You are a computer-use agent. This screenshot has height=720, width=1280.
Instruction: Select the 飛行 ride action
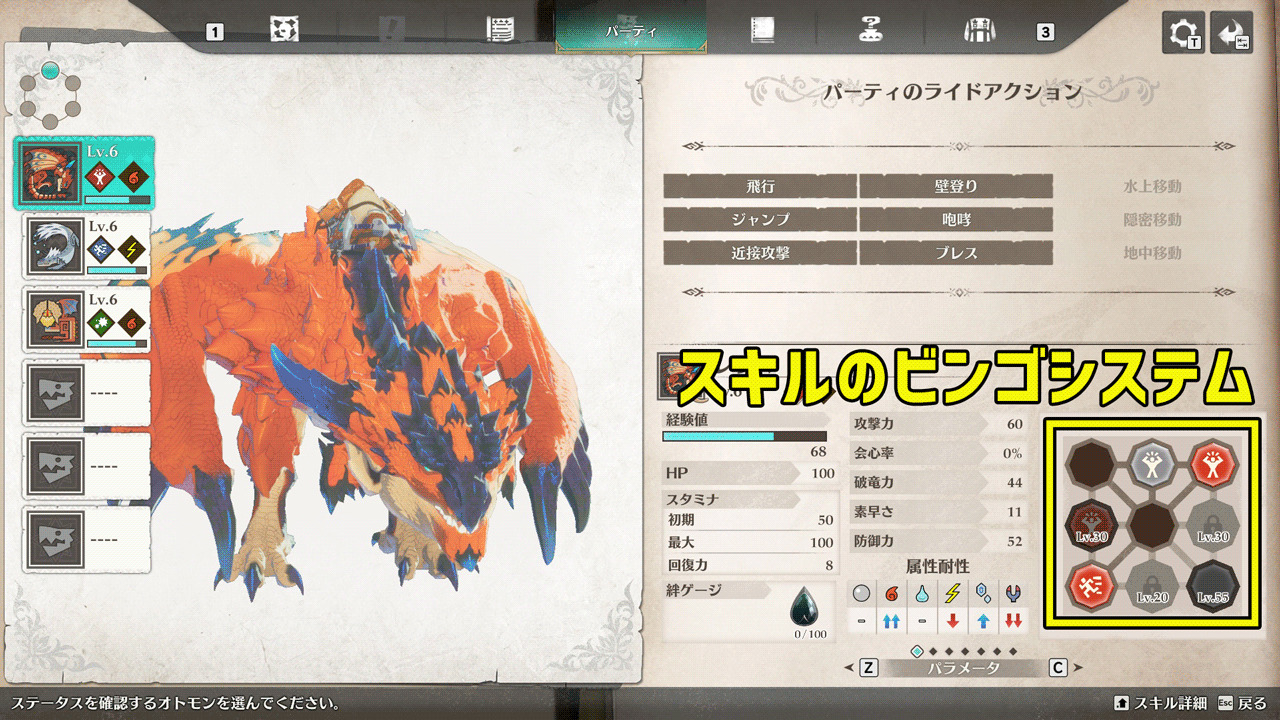coord(760,186)
